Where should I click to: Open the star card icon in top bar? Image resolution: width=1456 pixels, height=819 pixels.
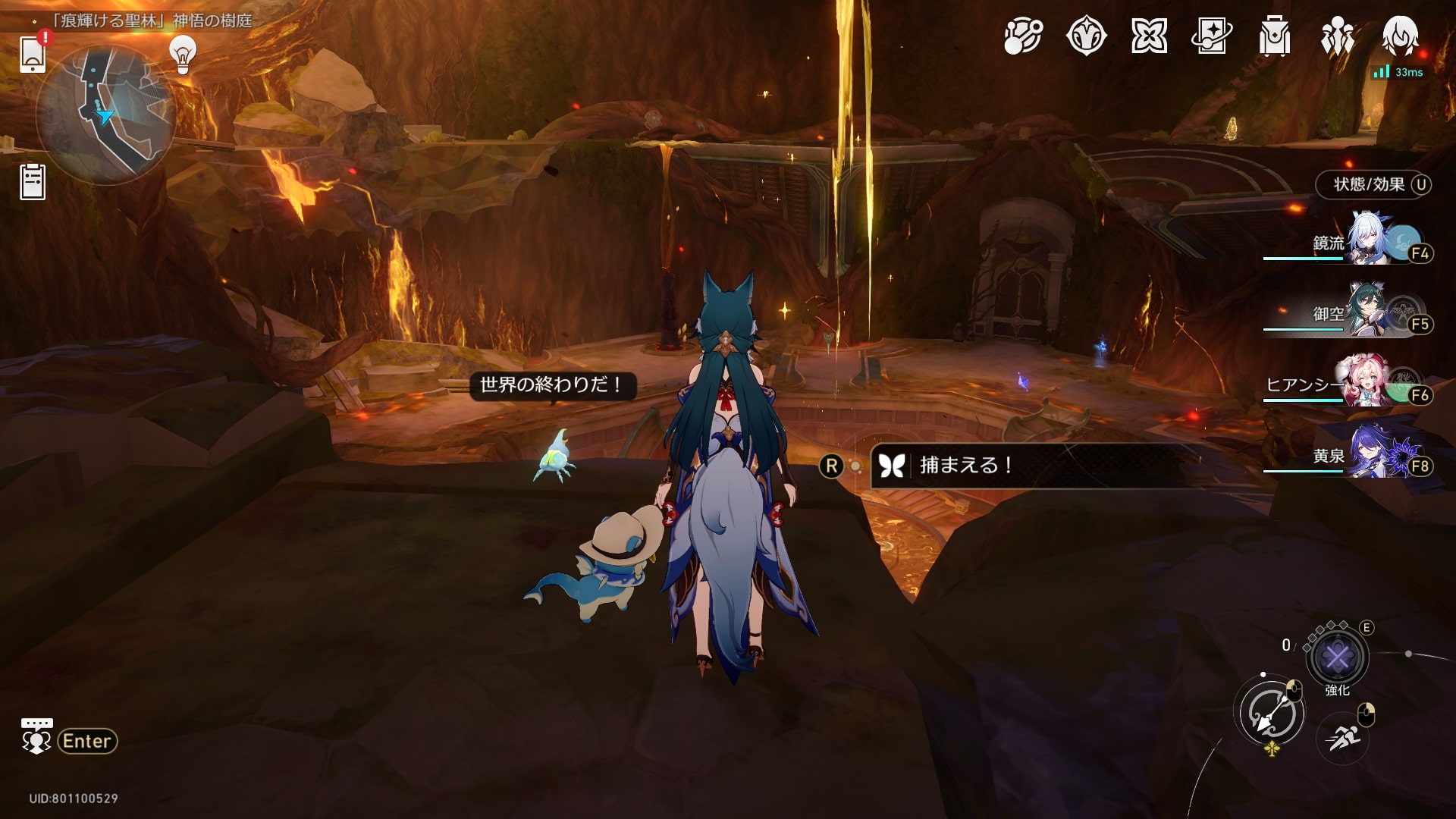pos(1212,36)
